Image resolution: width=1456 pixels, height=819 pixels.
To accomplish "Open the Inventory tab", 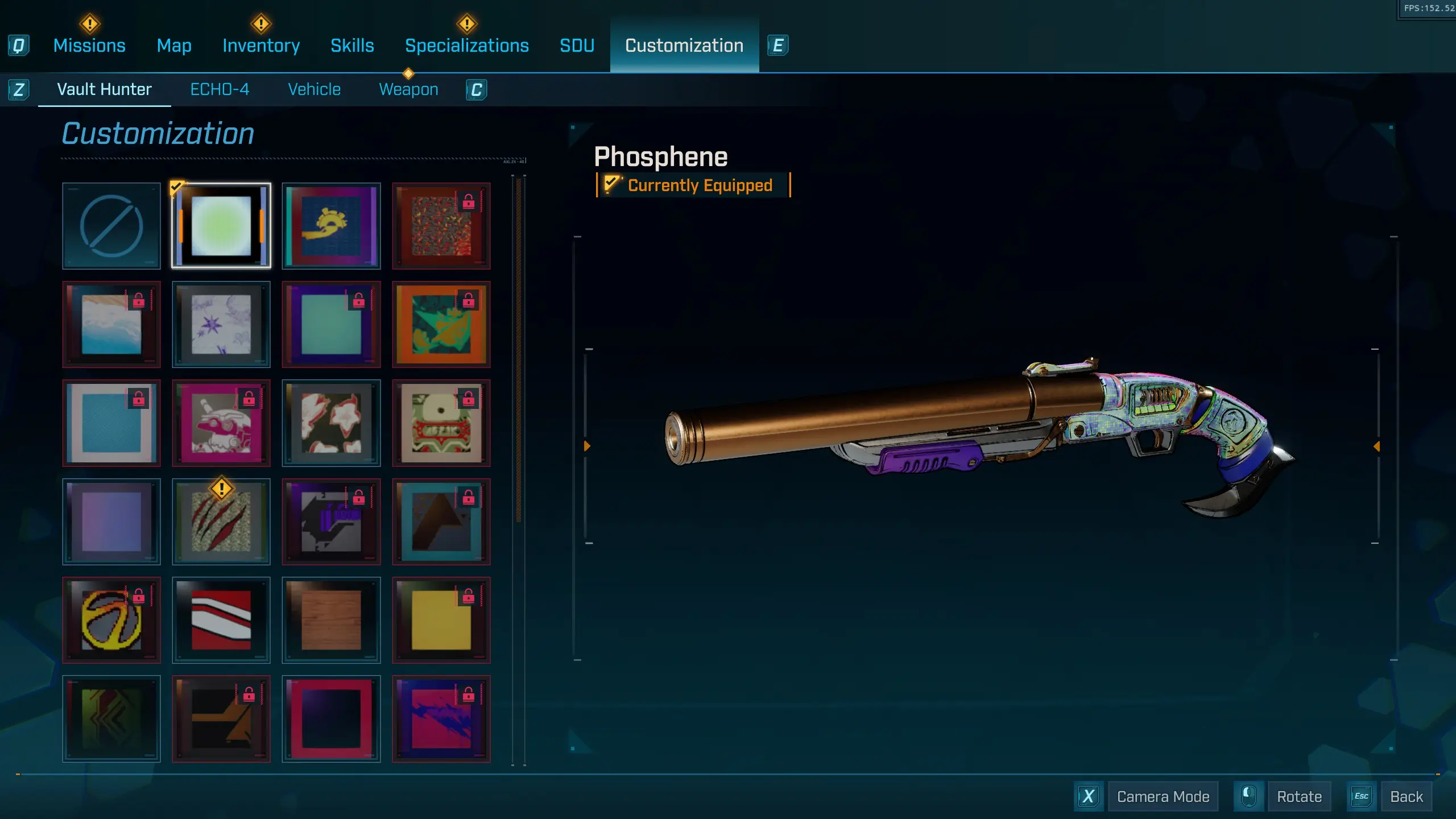I will point(261,45).
